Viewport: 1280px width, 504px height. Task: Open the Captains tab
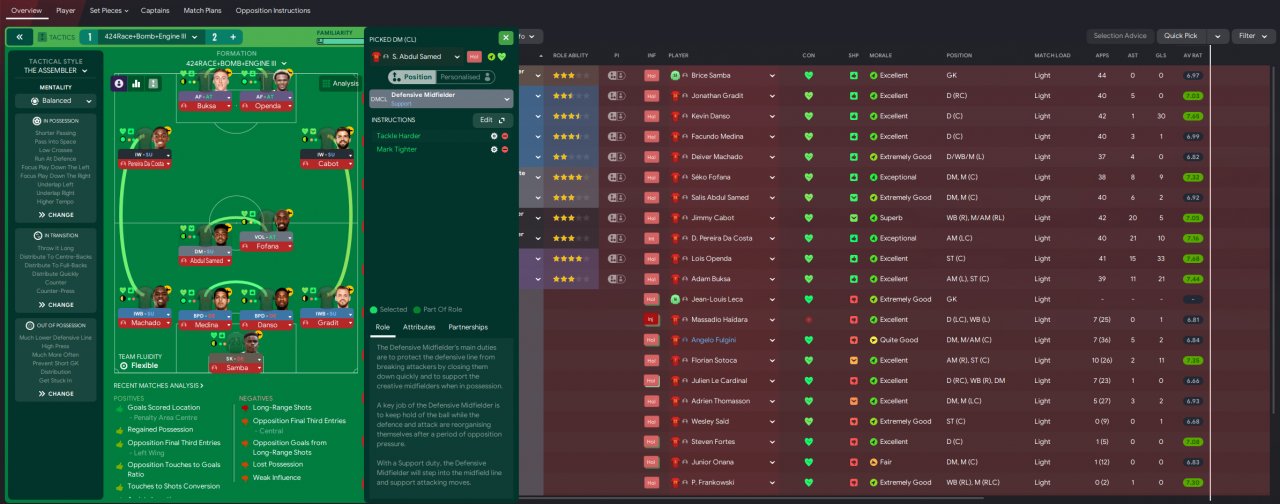pyautogui.click(x=155, y=10)
